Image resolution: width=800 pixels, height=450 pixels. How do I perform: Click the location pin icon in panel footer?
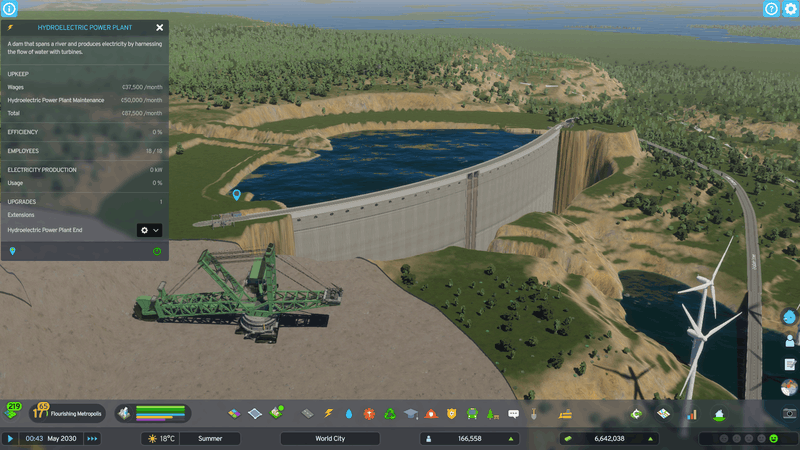12,251
